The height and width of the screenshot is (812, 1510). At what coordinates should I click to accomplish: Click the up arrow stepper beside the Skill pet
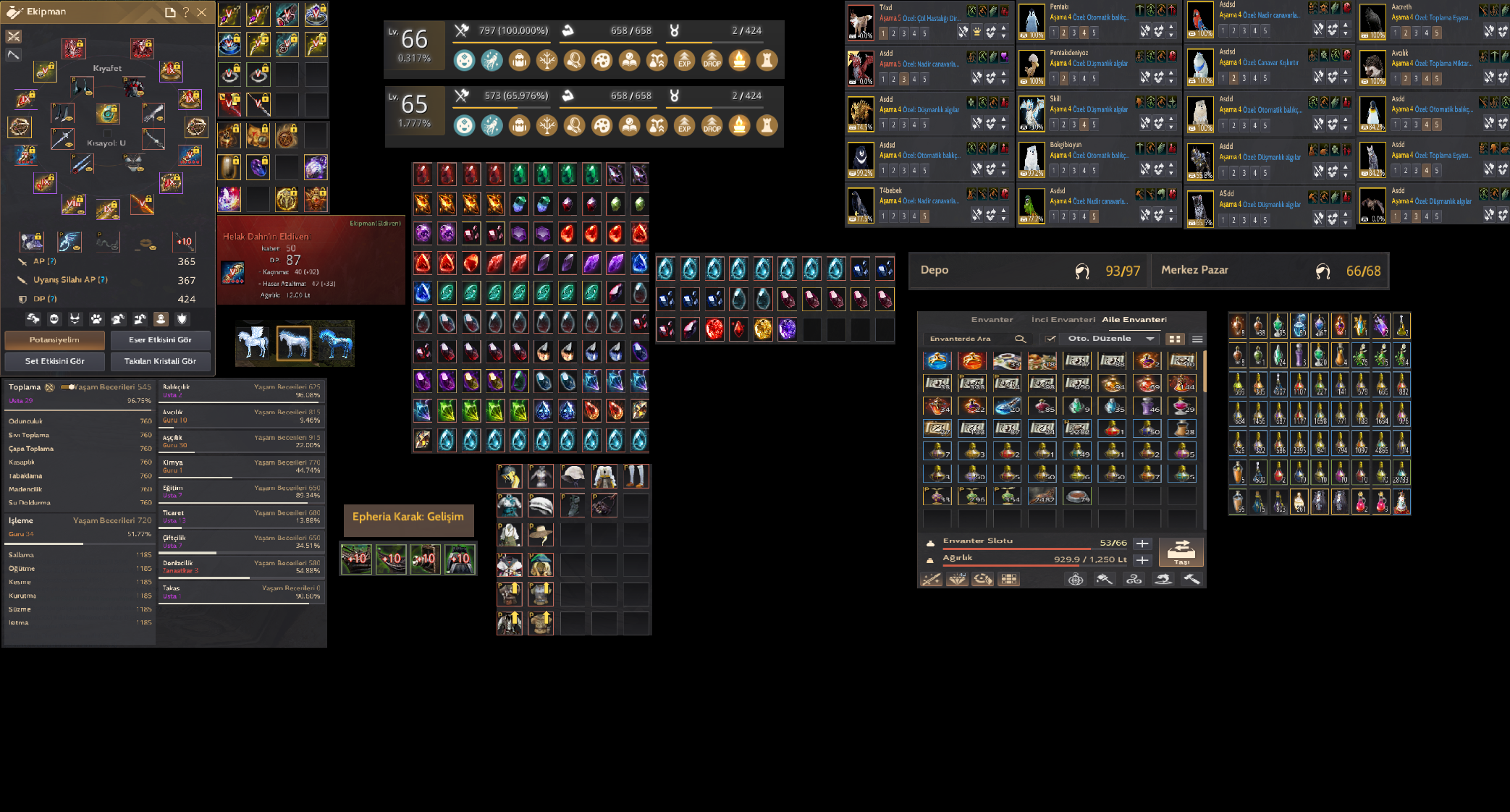[x=1171, y=119]
